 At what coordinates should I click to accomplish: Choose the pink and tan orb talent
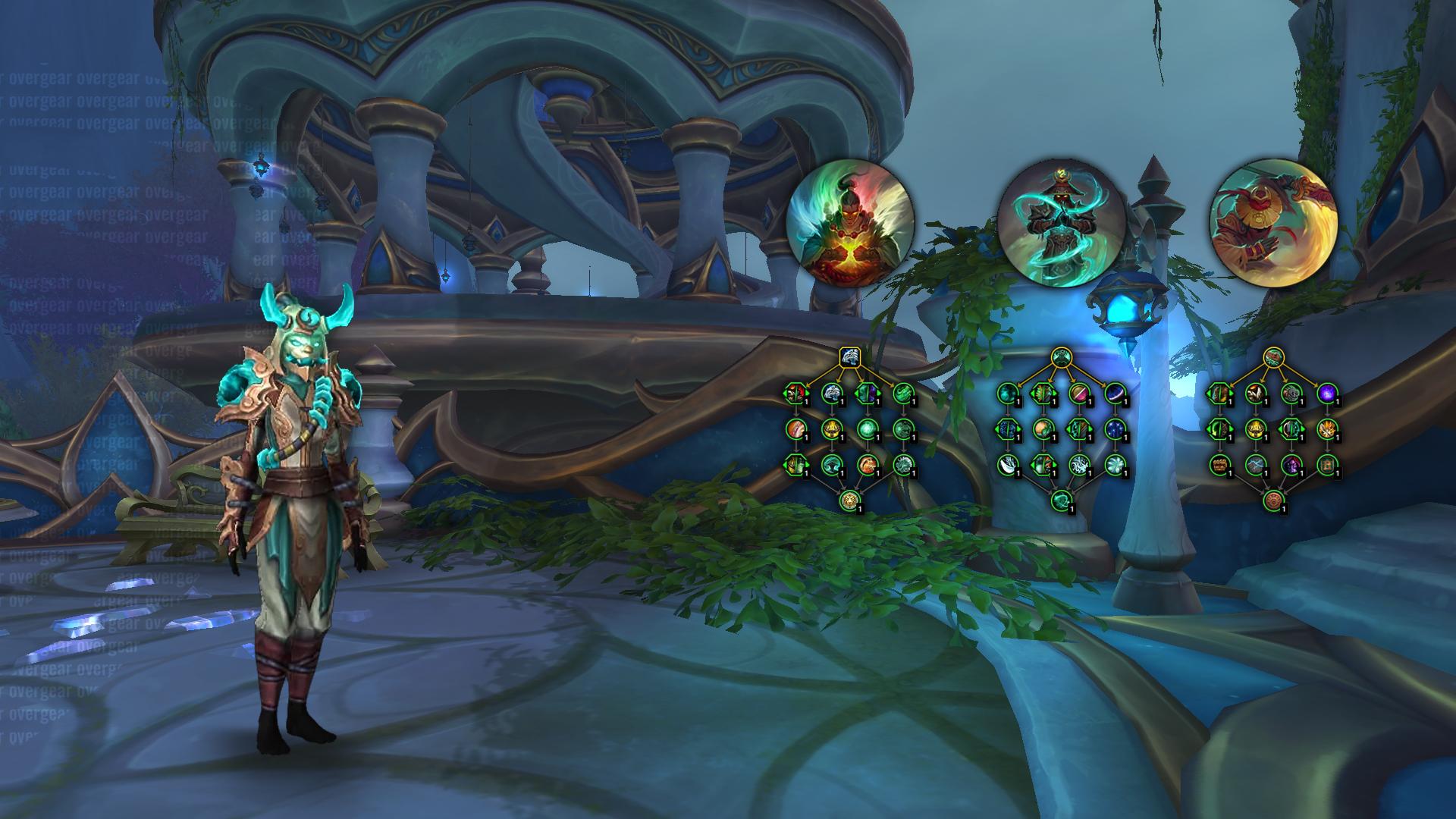click(x=1078, y=392)
